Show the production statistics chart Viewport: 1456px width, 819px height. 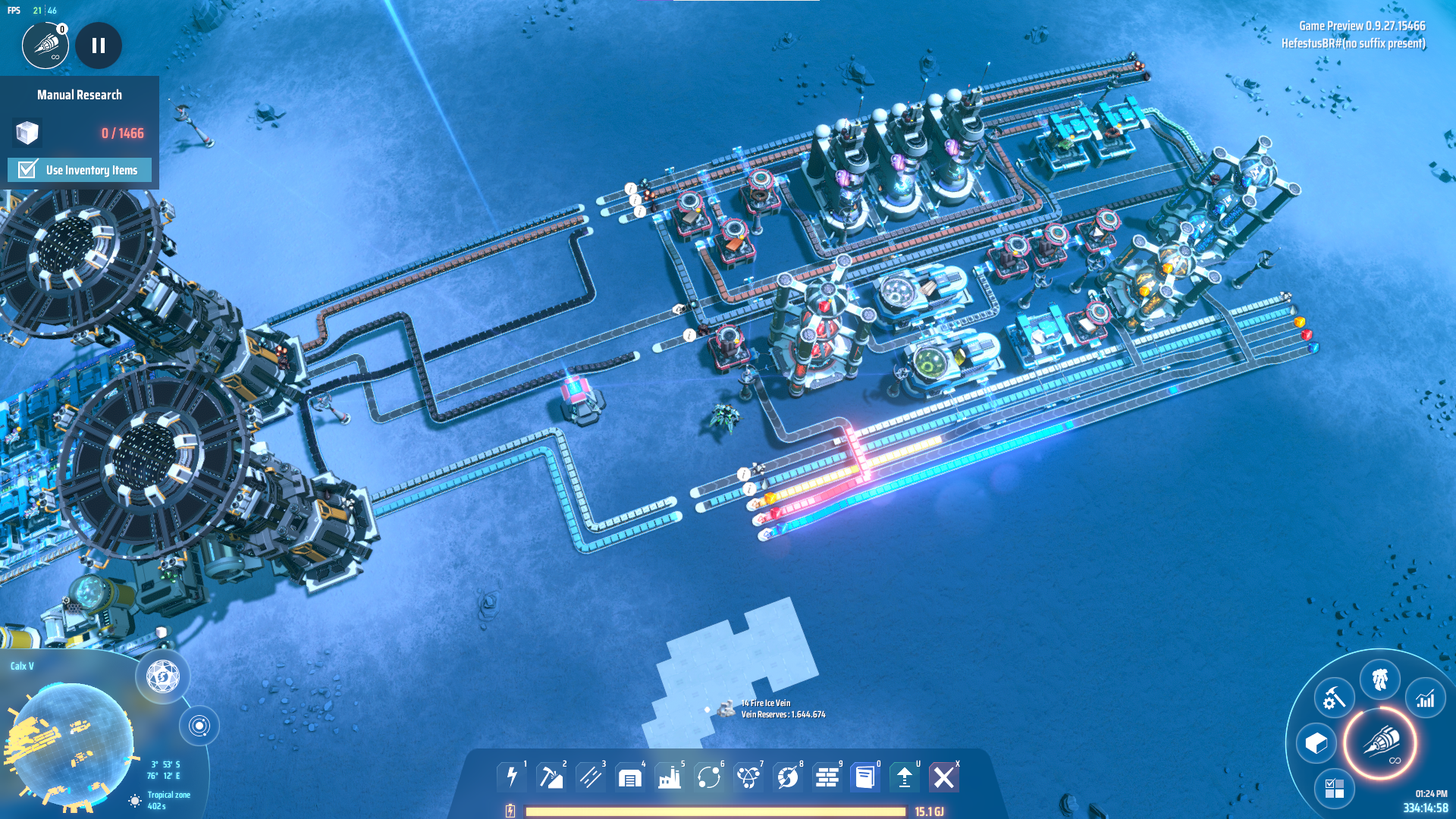[x=1426, y=698]
